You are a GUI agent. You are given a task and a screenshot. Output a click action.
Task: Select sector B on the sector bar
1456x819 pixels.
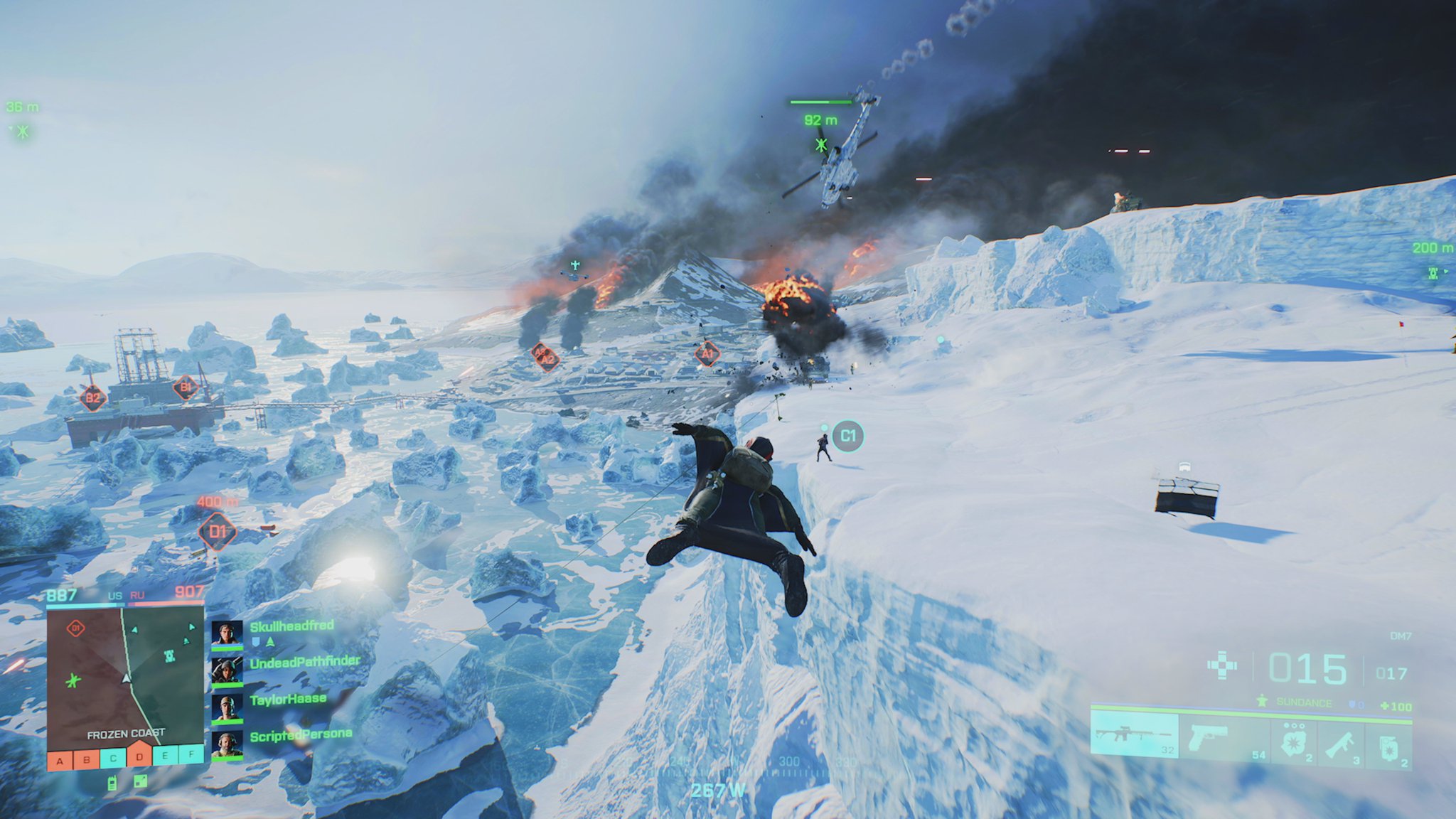[87, 759]
